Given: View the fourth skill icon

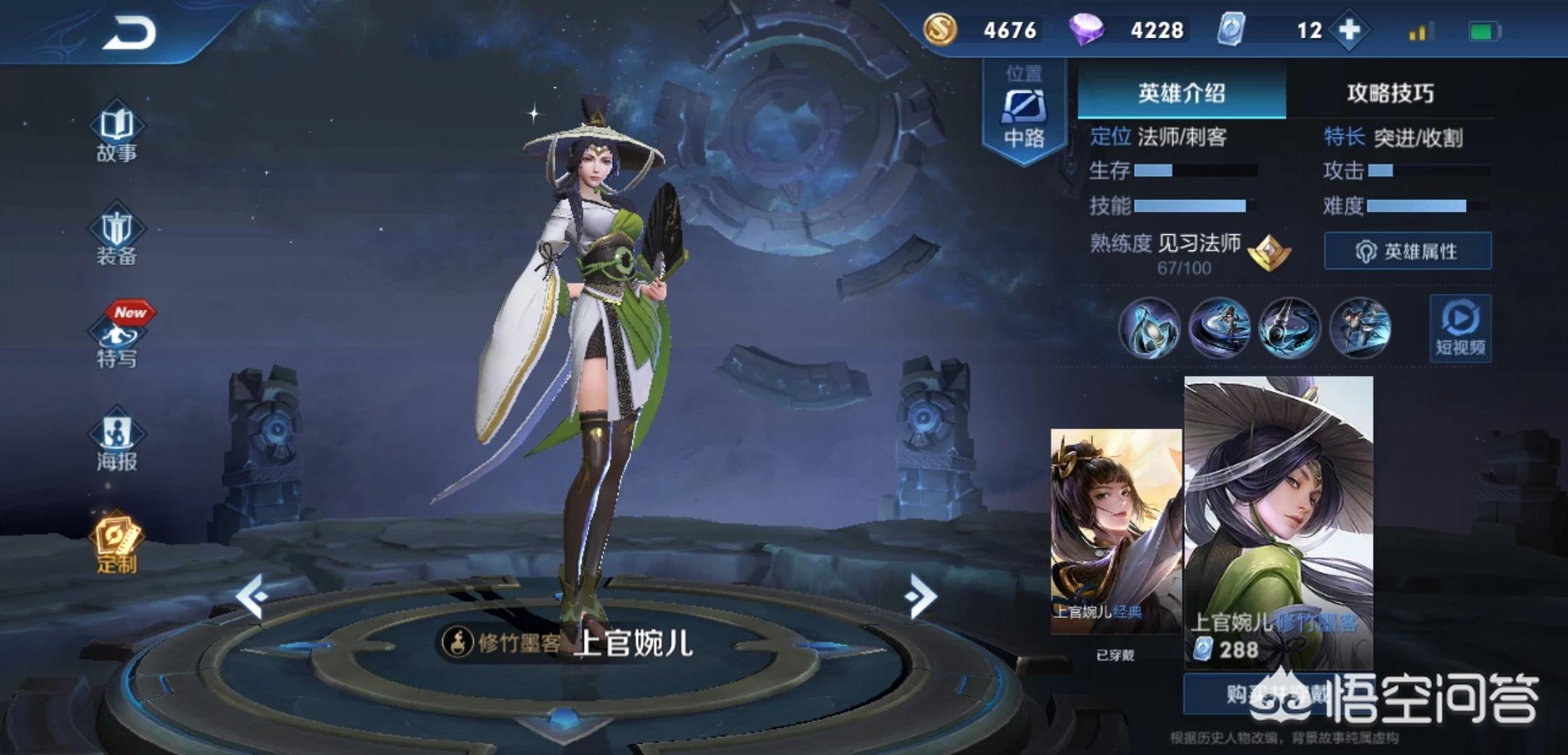Looking at the screenshot, I should (x=1360, y=327).
